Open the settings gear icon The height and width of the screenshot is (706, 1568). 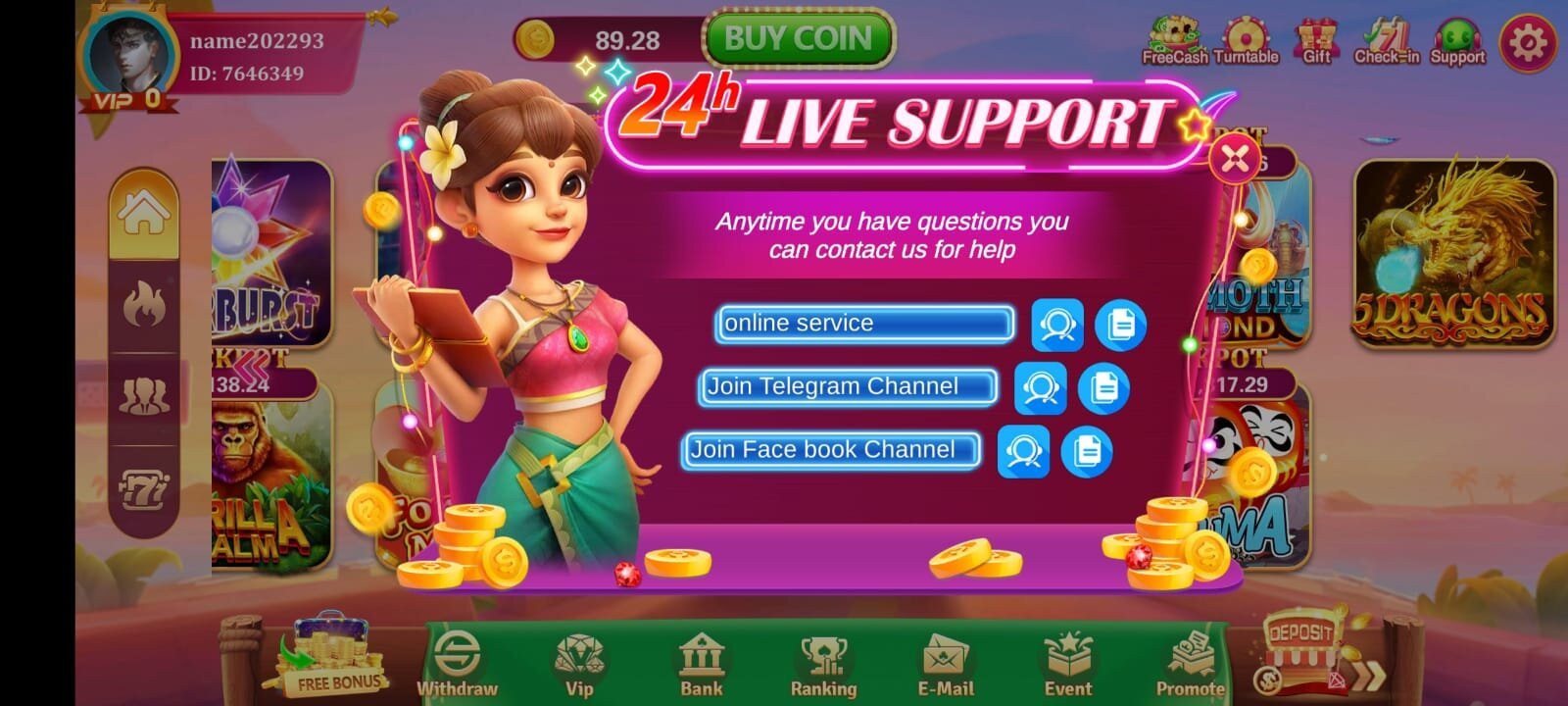(1526, 43)
